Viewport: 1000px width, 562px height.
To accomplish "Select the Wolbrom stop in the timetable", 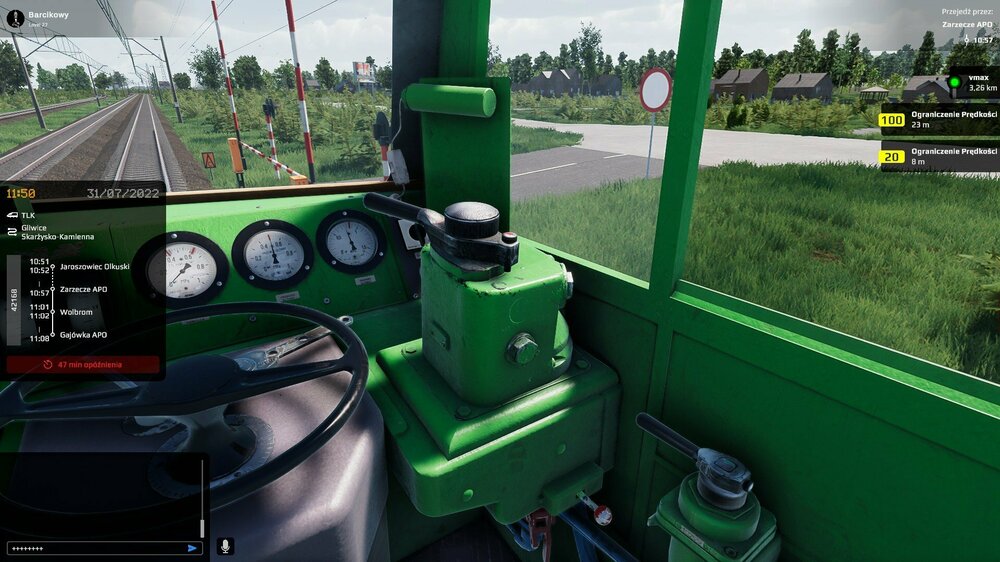I will pos(76,312).
